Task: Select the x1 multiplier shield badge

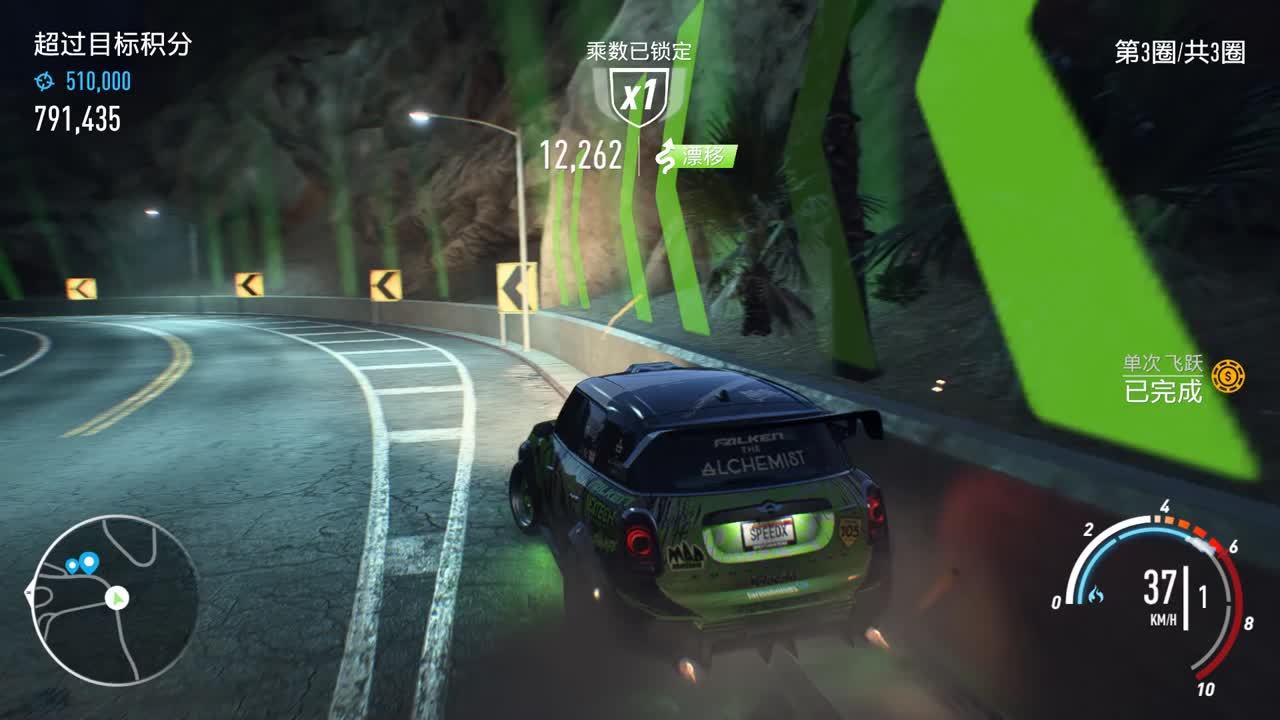Action: tap(638, 96)
